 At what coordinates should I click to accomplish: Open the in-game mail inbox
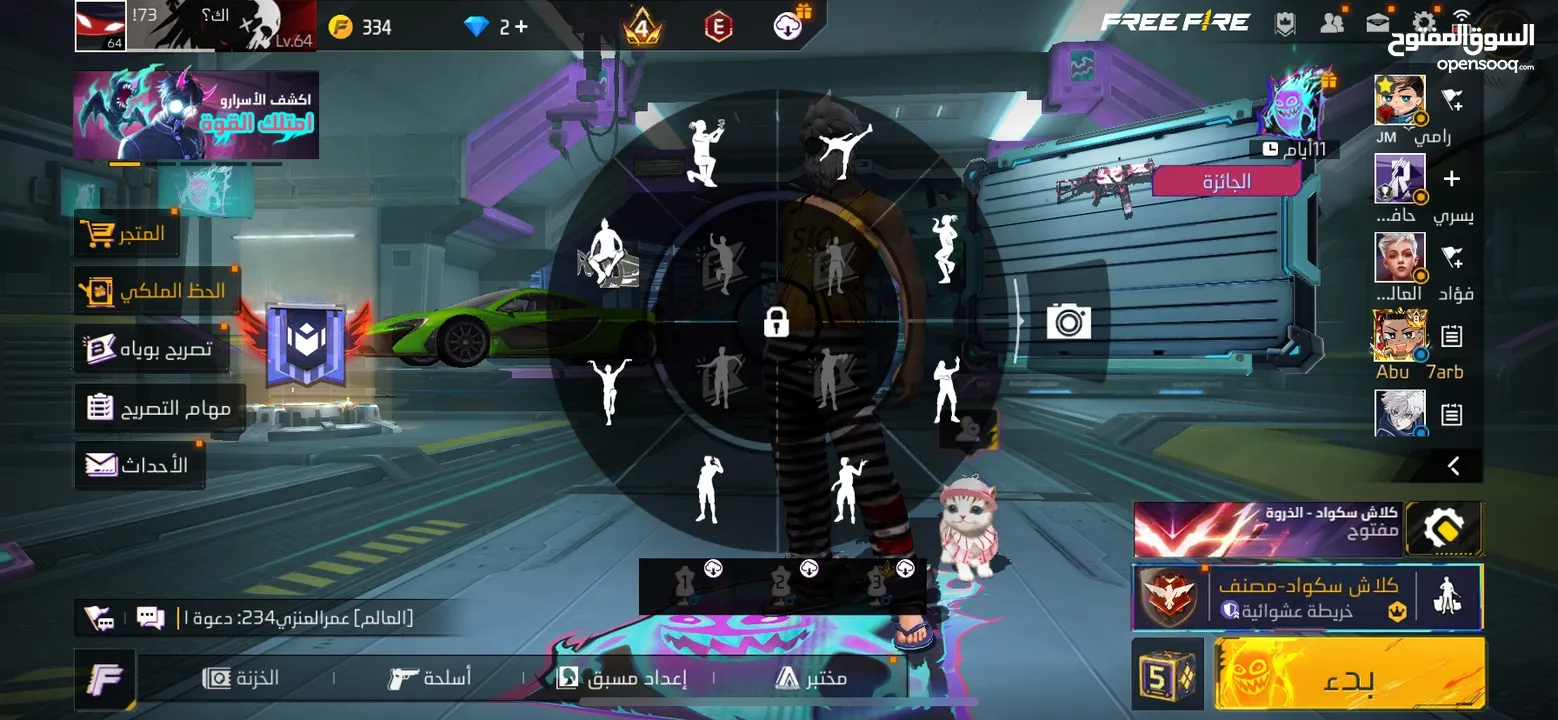[x=1376, y=20]
